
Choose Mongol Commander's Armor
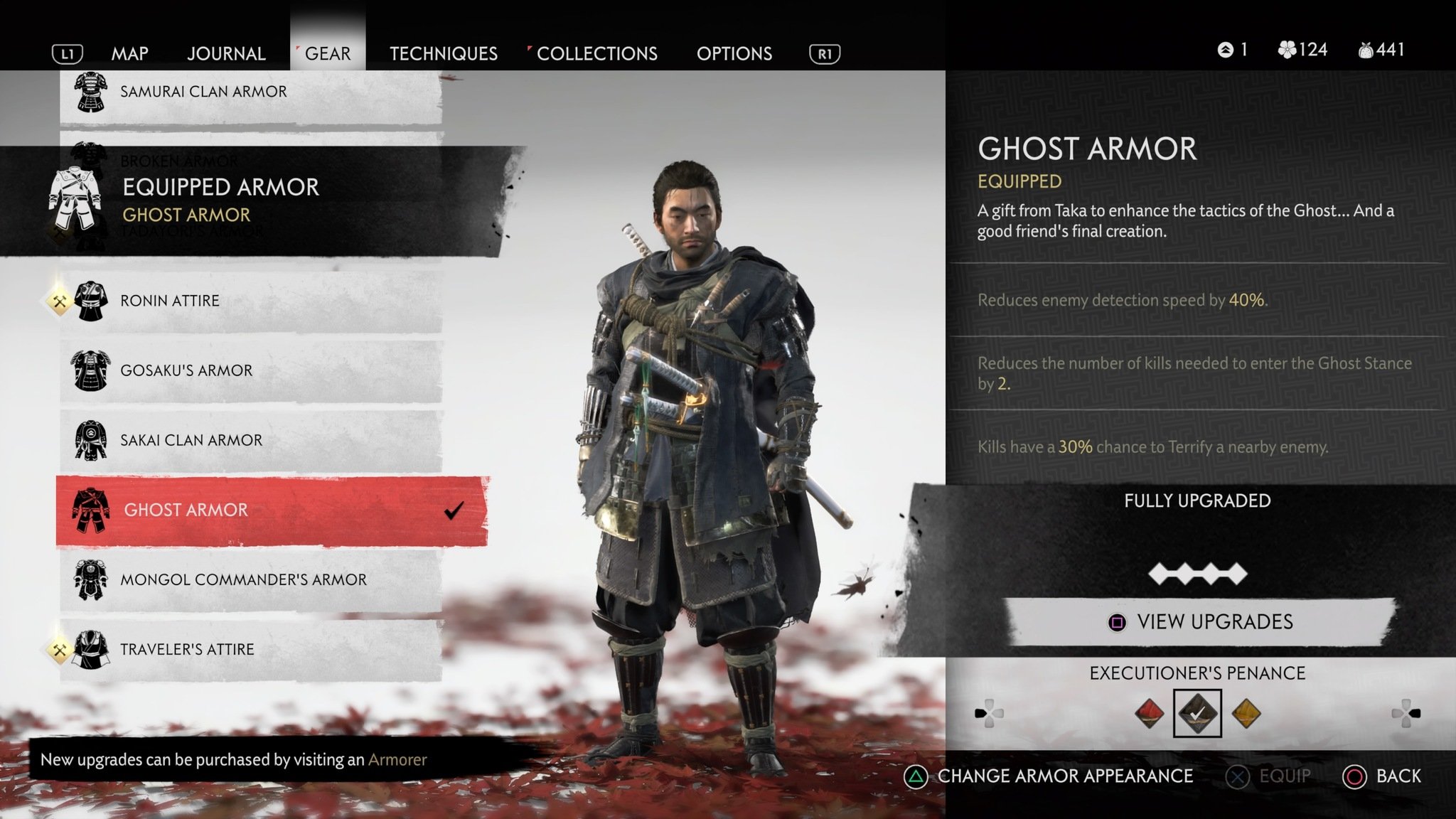point(243,579)
